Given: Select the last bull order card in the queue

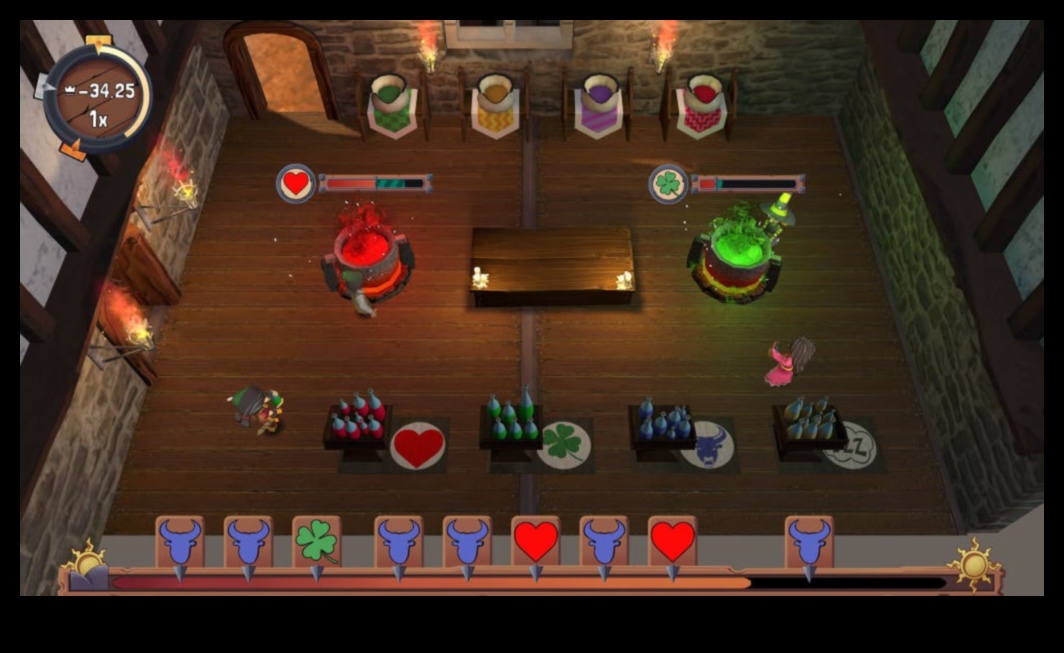Looking at the screenshot, I should click(809, 542).
